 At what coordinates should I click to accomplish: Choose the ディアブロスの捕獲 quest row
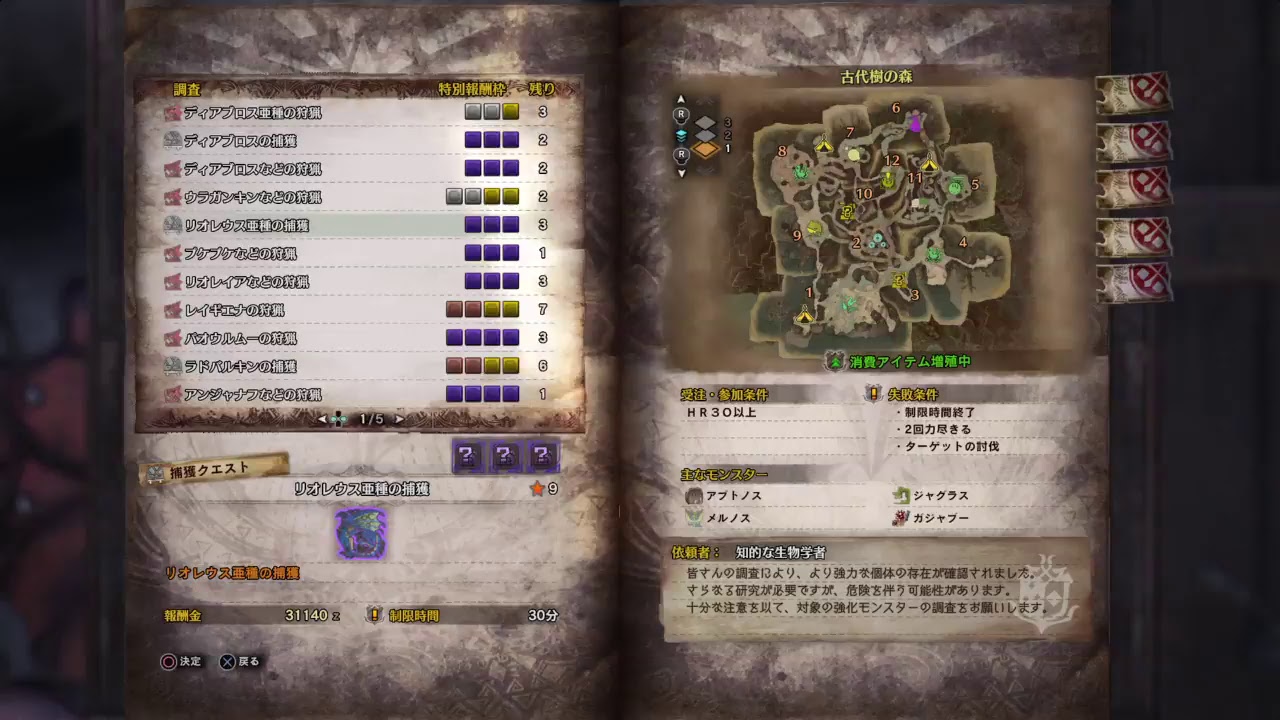coord(240,141)
